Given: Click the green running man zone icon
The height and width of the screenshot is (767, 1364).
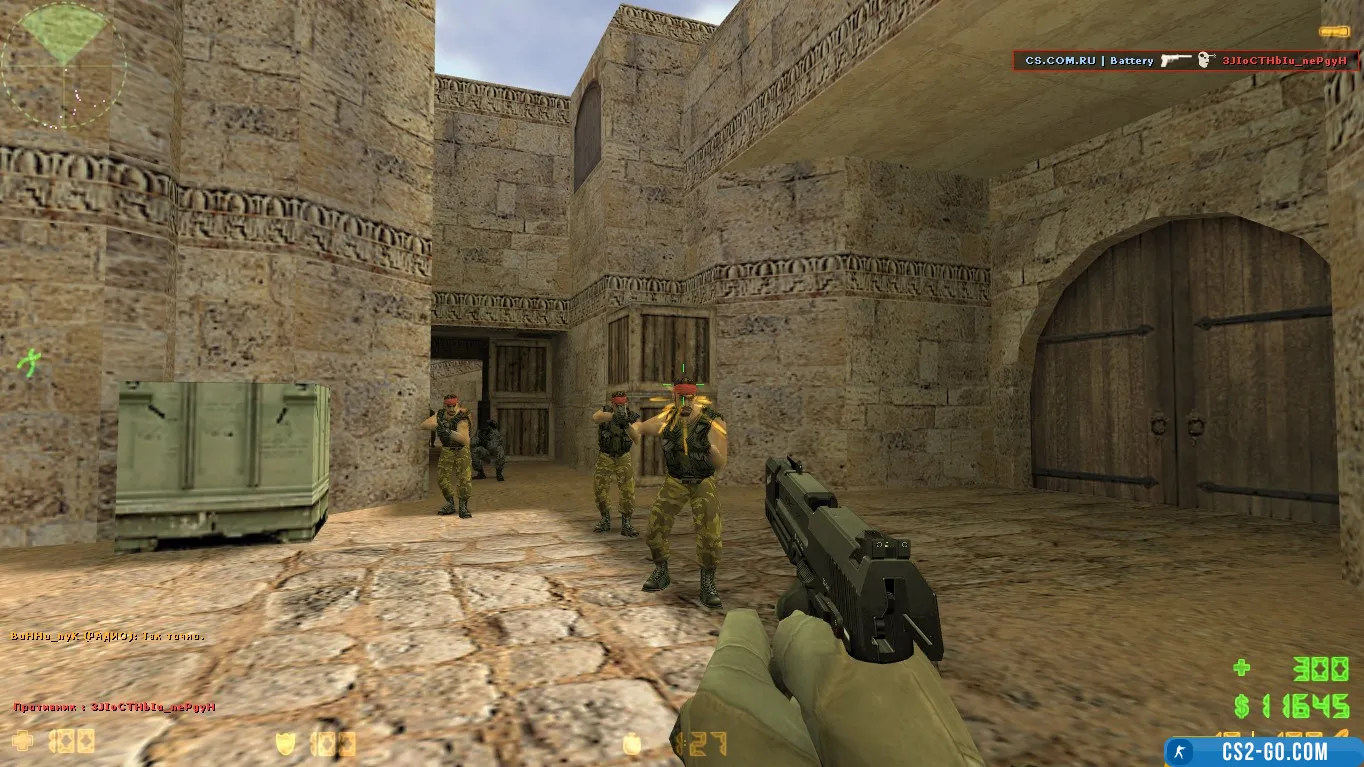Looking at the screenshot, I should point(31,361).
